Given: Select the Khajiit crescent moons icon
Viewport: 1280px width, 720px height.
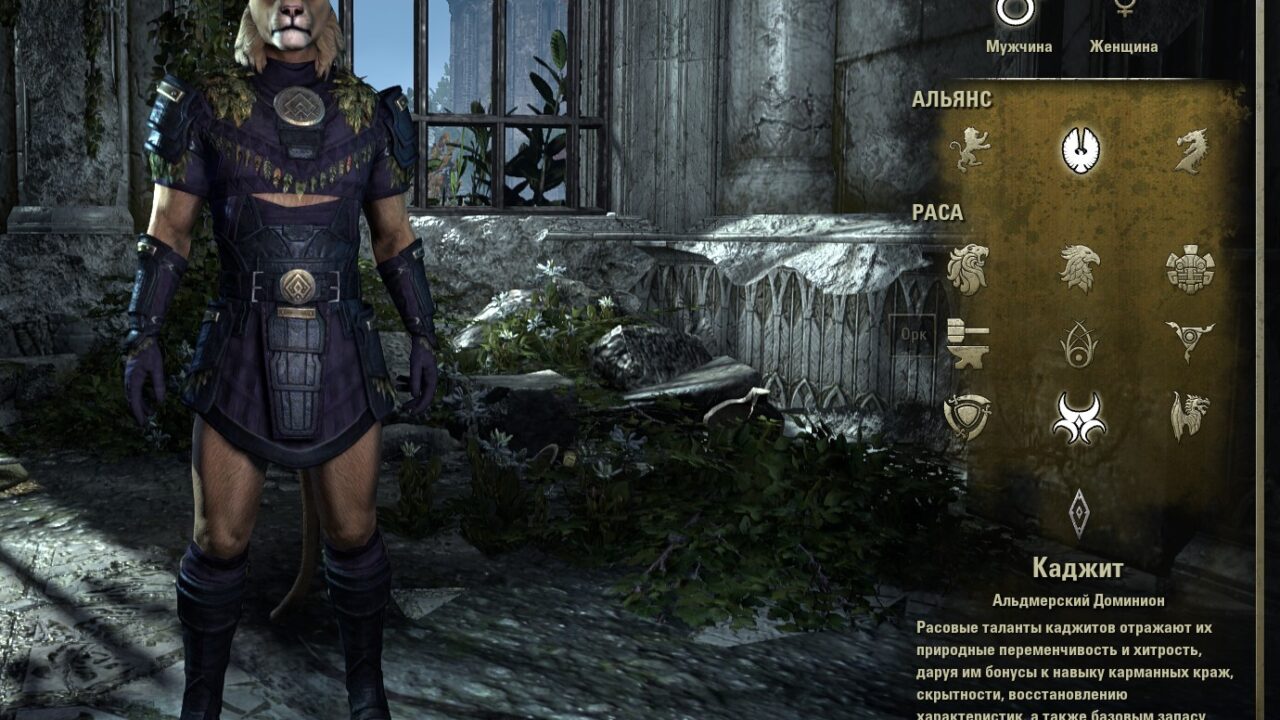Looking at the screenshot, I should pos(1080,417).
